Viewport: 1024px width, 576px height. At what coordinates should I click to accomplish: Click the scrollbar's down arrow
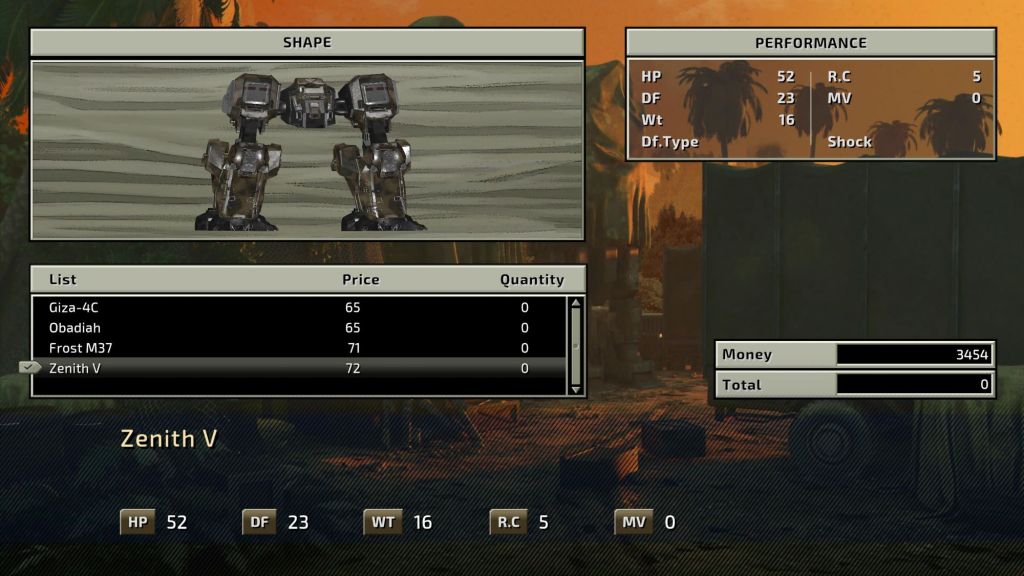click(575, 387)
